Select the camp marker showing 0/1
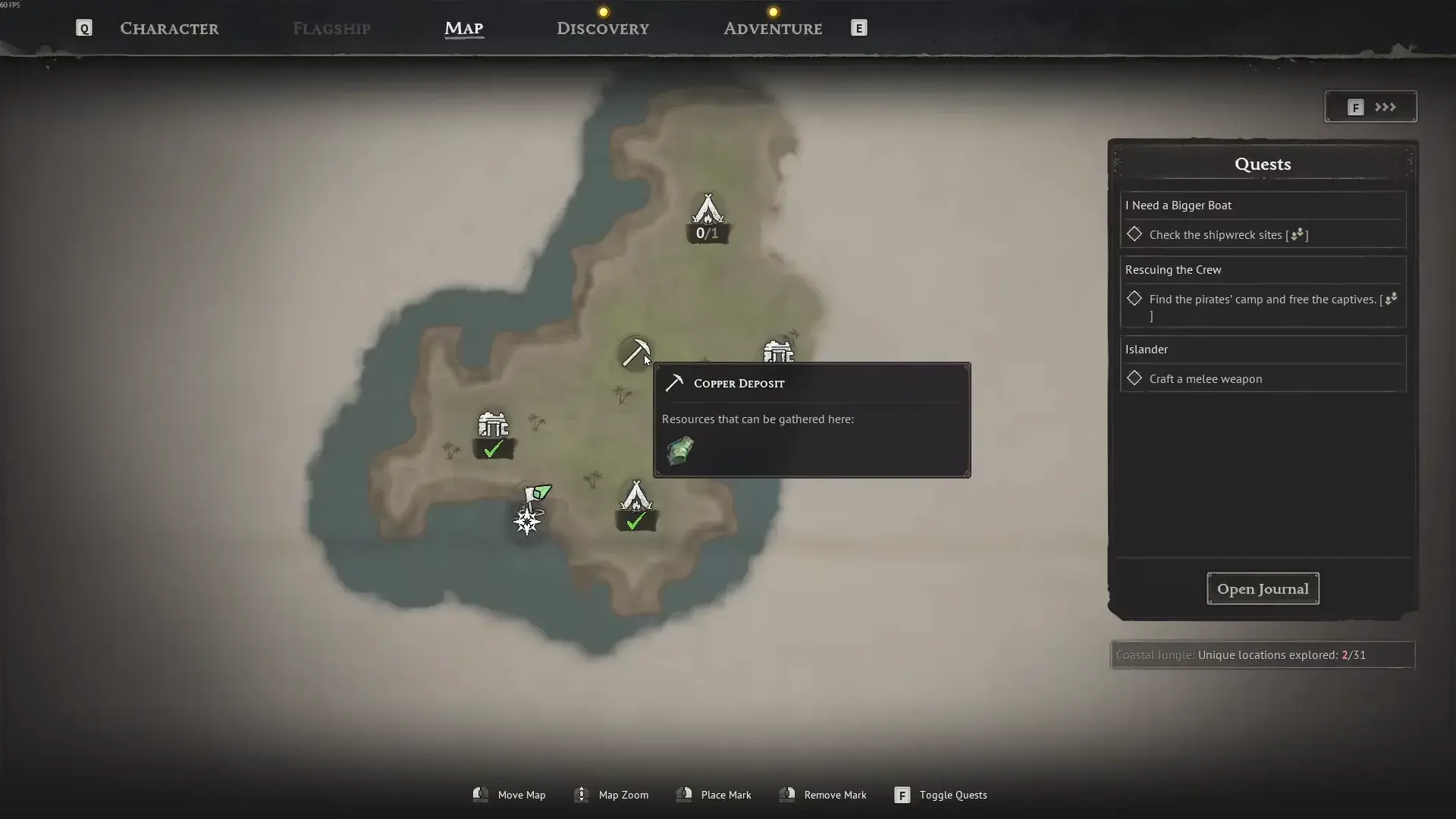This screenshot has width=1456, height=819. coord(708,210)
